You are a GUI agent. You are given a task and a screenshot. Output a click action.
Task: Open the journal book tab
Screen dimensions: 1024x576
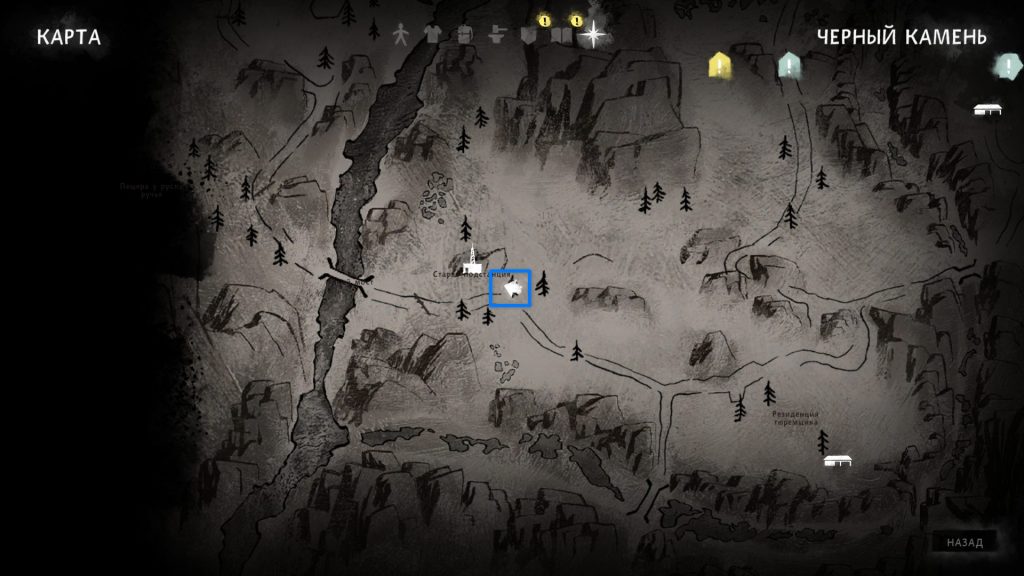(x=562, y=36)
